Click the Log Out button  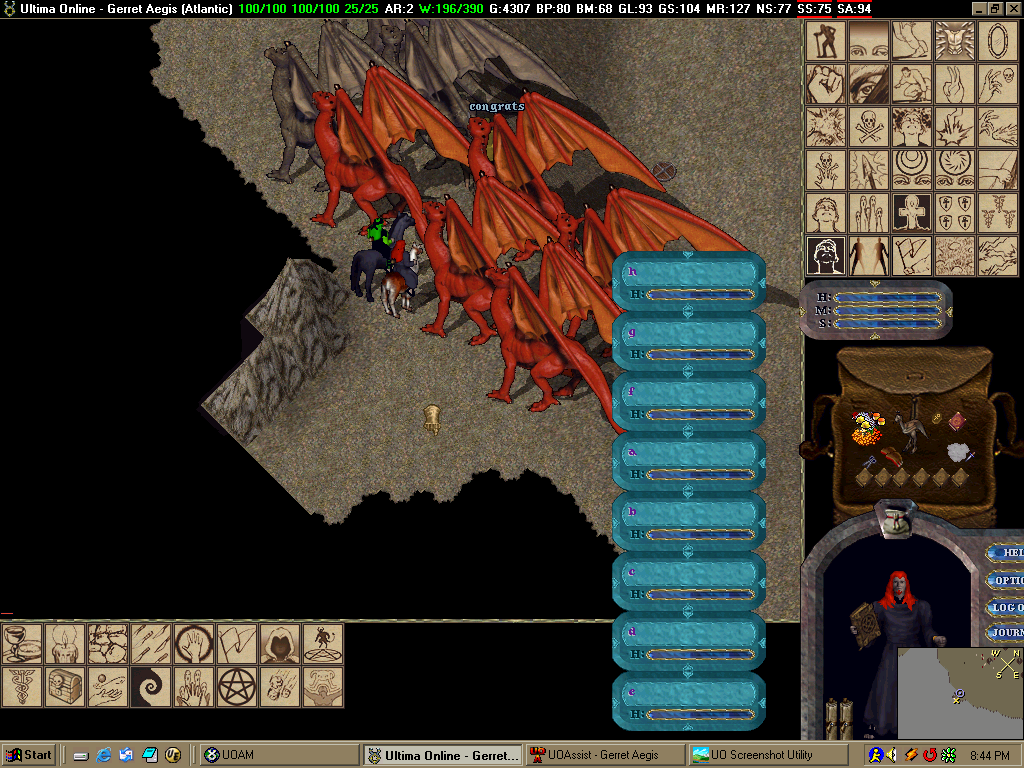(1007, 607)
